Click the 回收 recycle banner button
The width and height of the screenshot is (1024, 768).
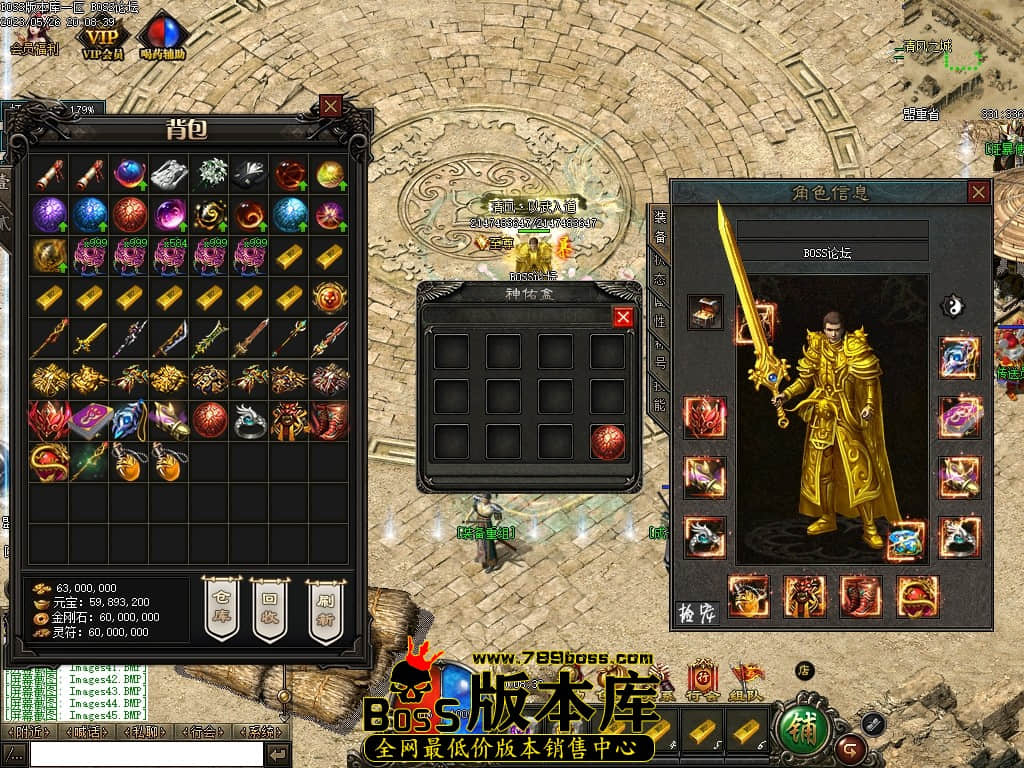(x=270, y=609)
